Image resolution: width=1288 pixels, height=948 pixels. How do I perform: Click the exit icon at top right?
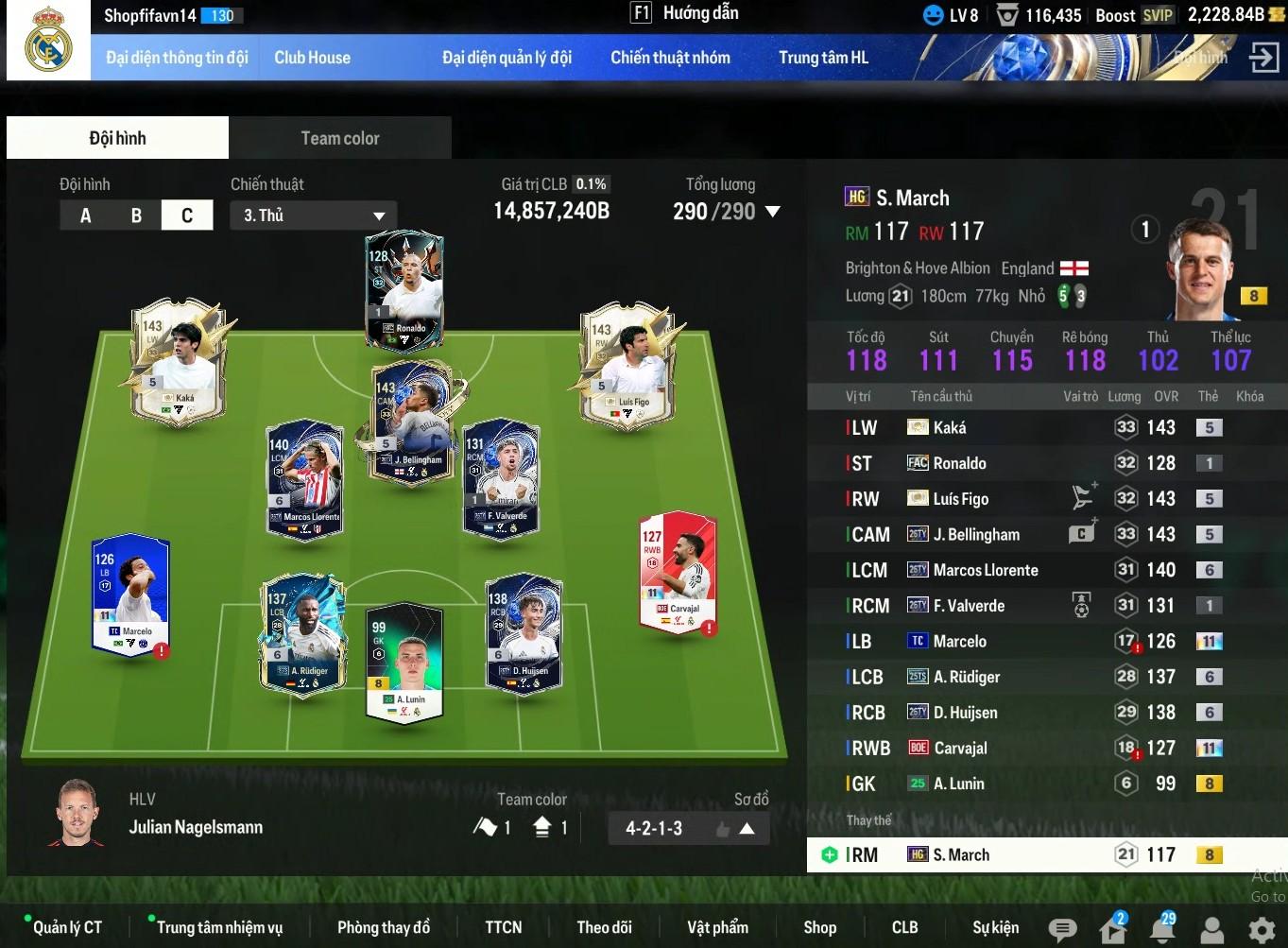click(x=1263, y=57)
